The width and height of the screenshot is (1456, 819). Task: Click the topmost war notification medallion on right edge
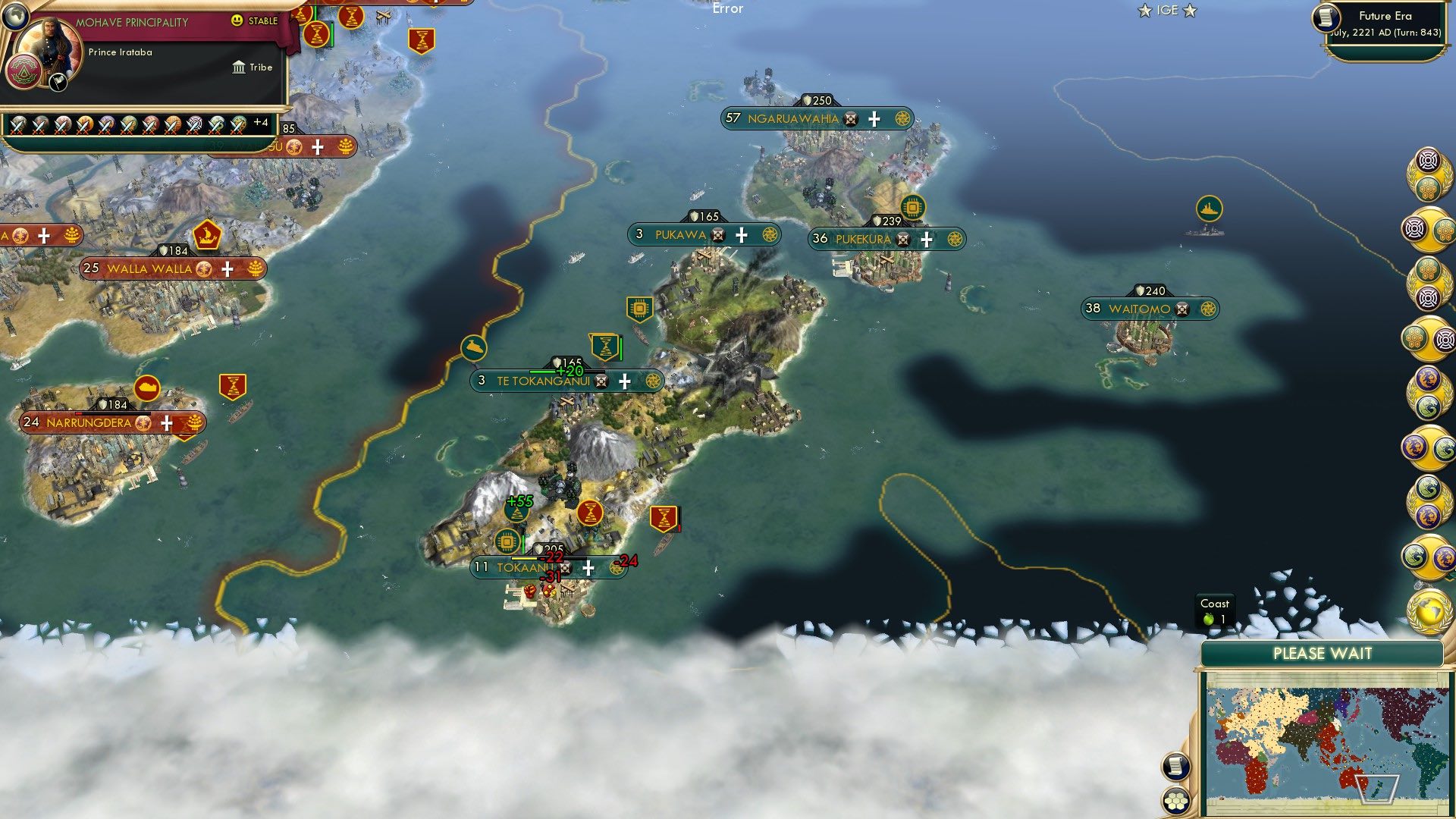pos(1426,162)
